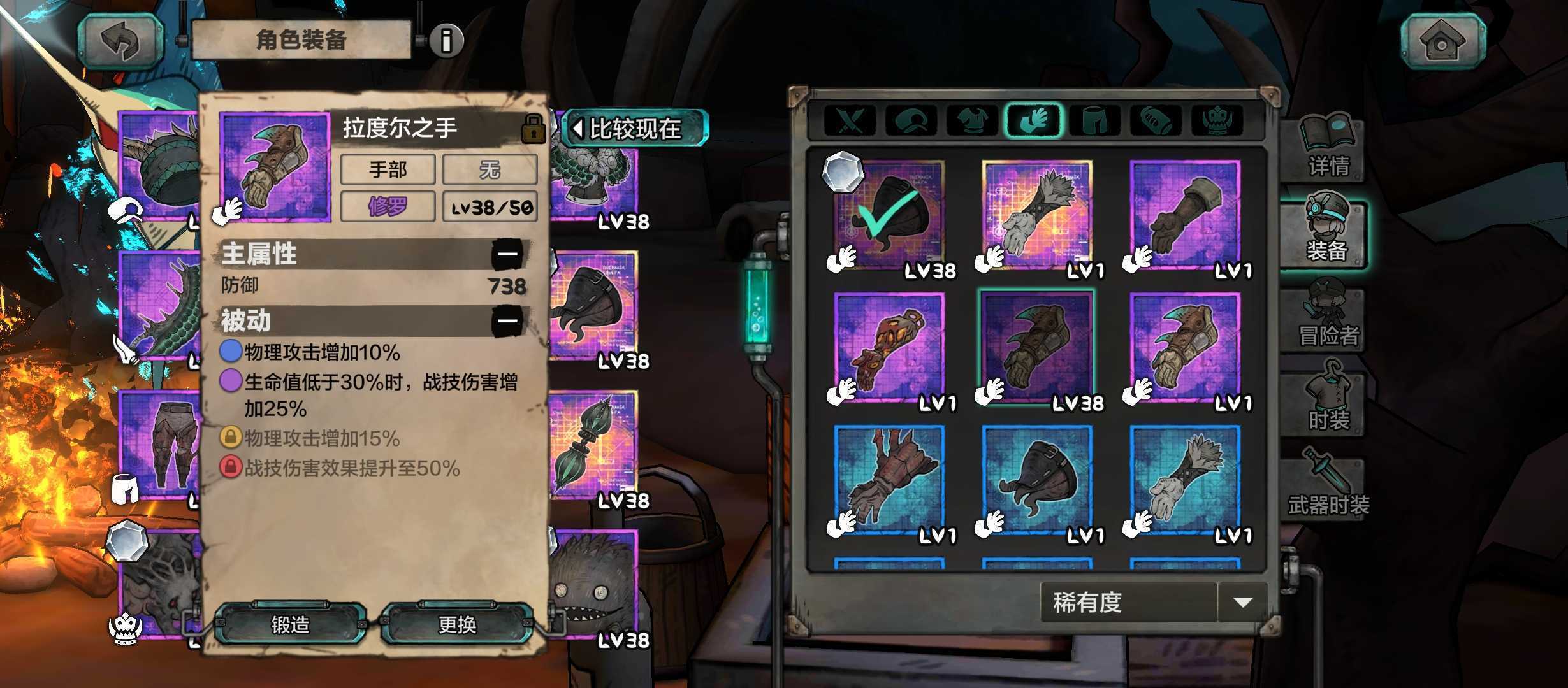Switch to the pants equipment tab

click(x=1094, y=120)
